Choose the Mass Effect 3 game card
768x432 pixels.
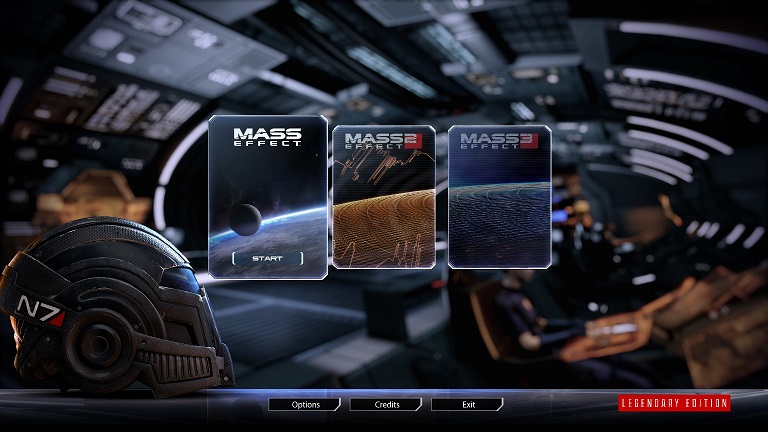[499, 196]
